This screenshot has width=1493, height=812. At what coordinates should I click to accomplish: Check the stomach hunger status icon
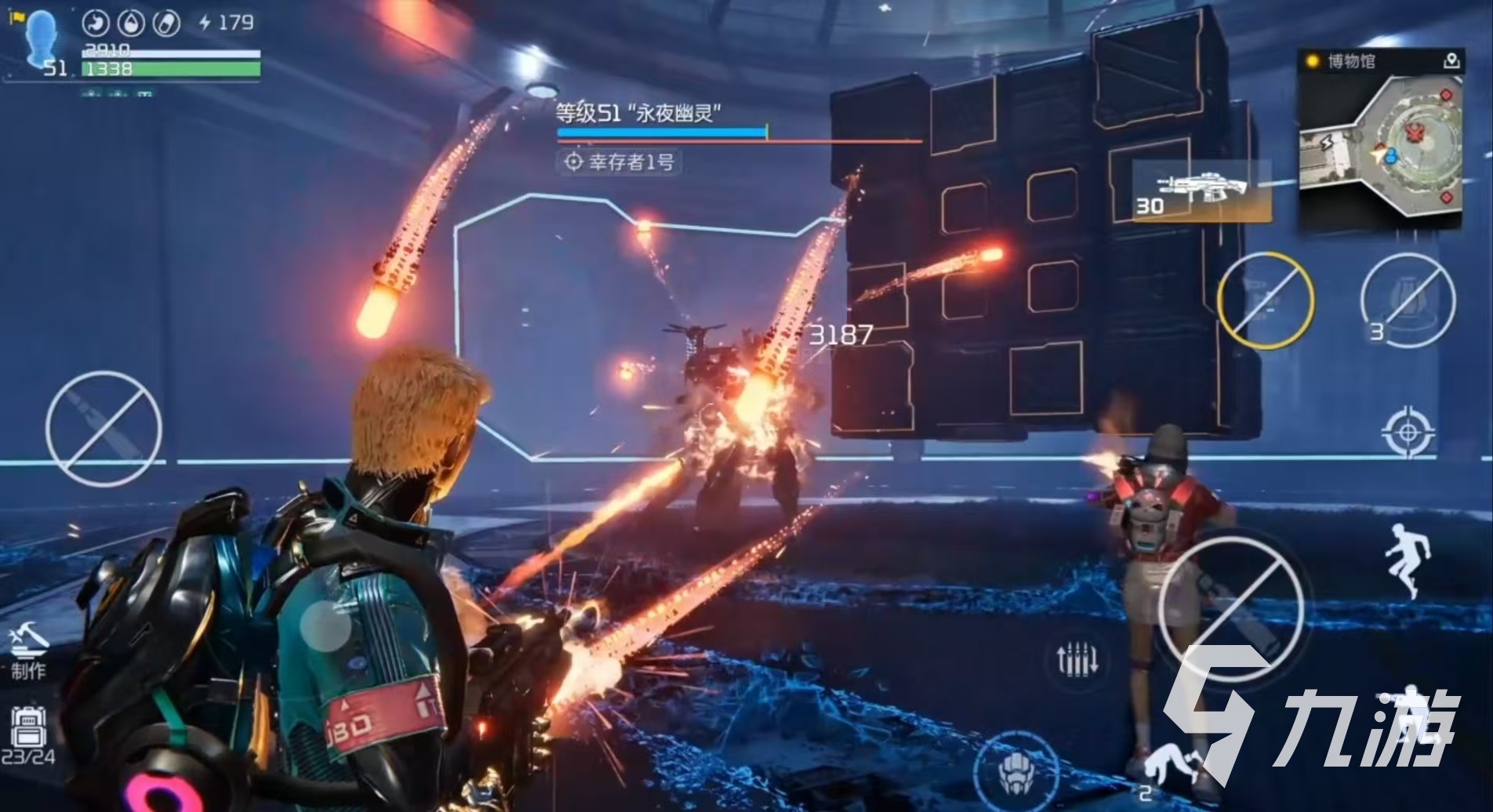pyautogui.click(x=96, y=23)
